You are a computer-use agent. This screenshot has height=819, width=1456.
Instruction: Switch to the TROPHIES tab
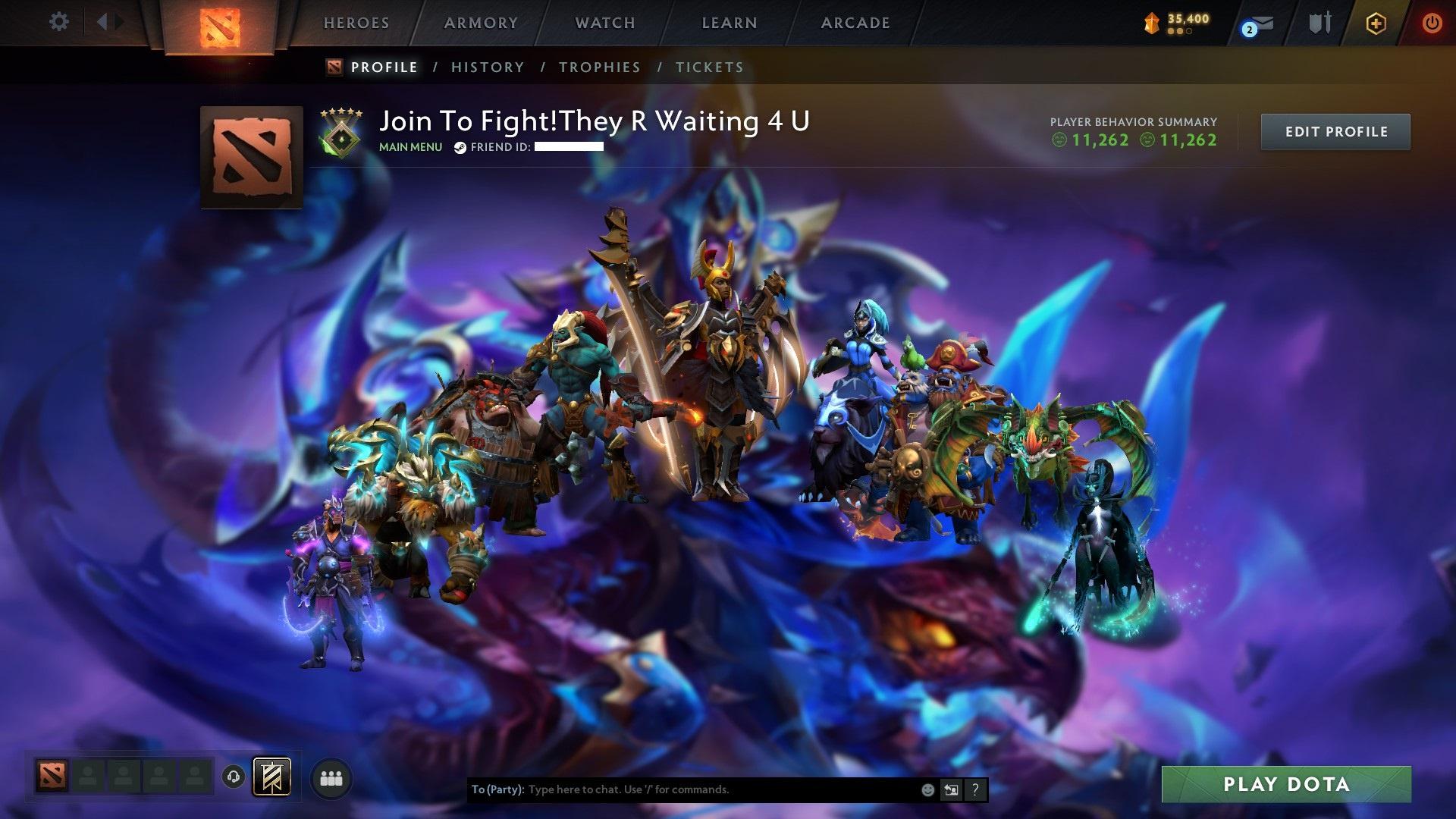point(599,67)
